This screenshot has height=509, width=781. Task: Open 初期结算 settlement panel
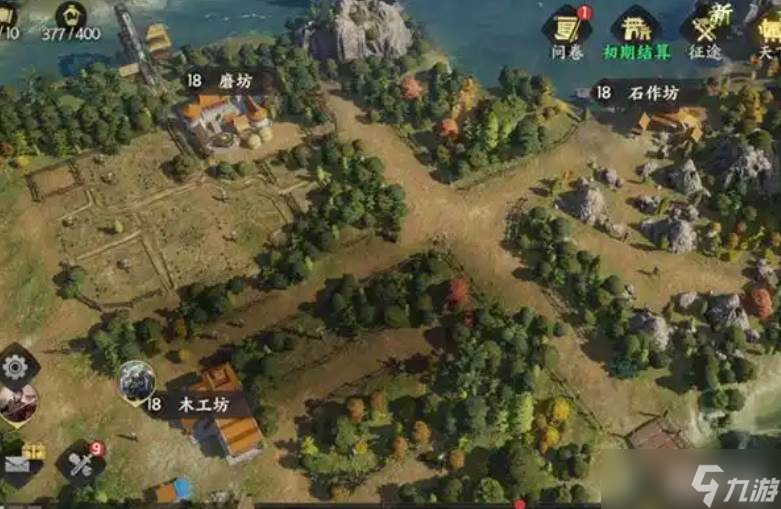(636, 30)
